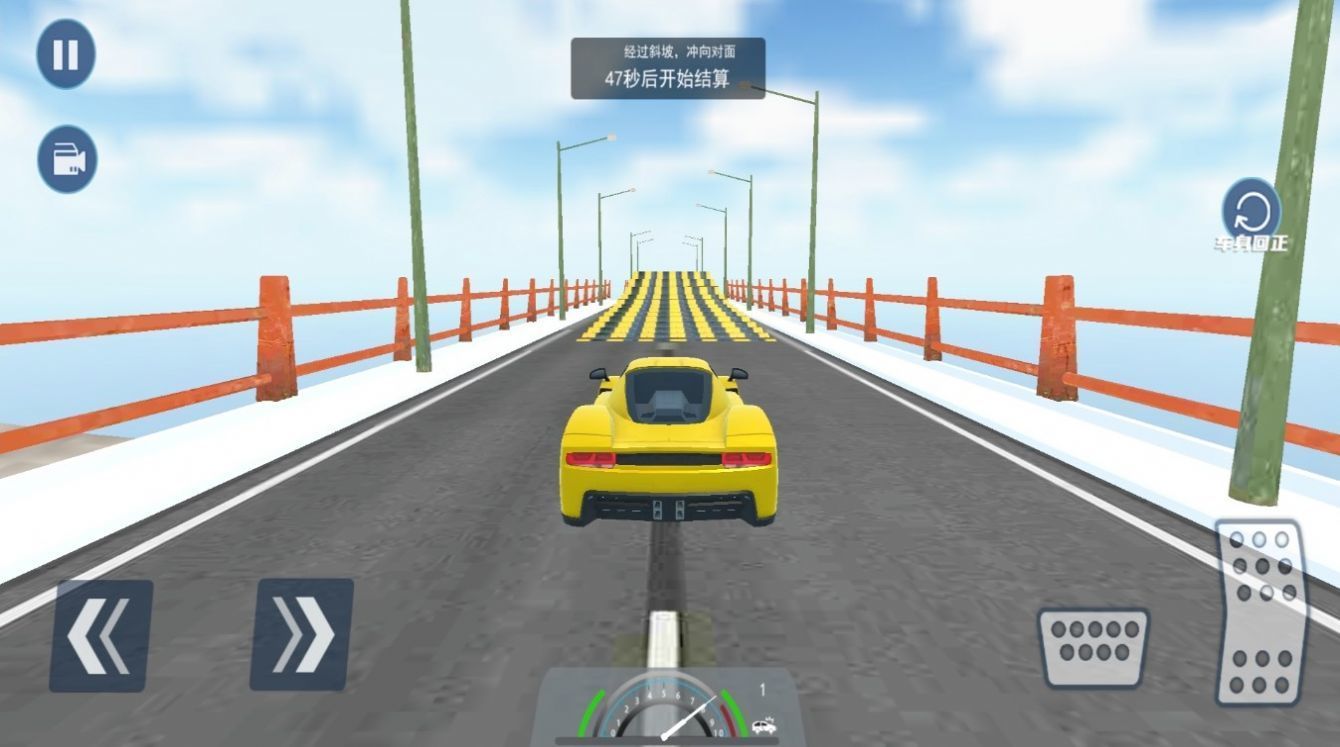Pause the game with the pause button
This screenshot has height=747, width=1340.
66,54
